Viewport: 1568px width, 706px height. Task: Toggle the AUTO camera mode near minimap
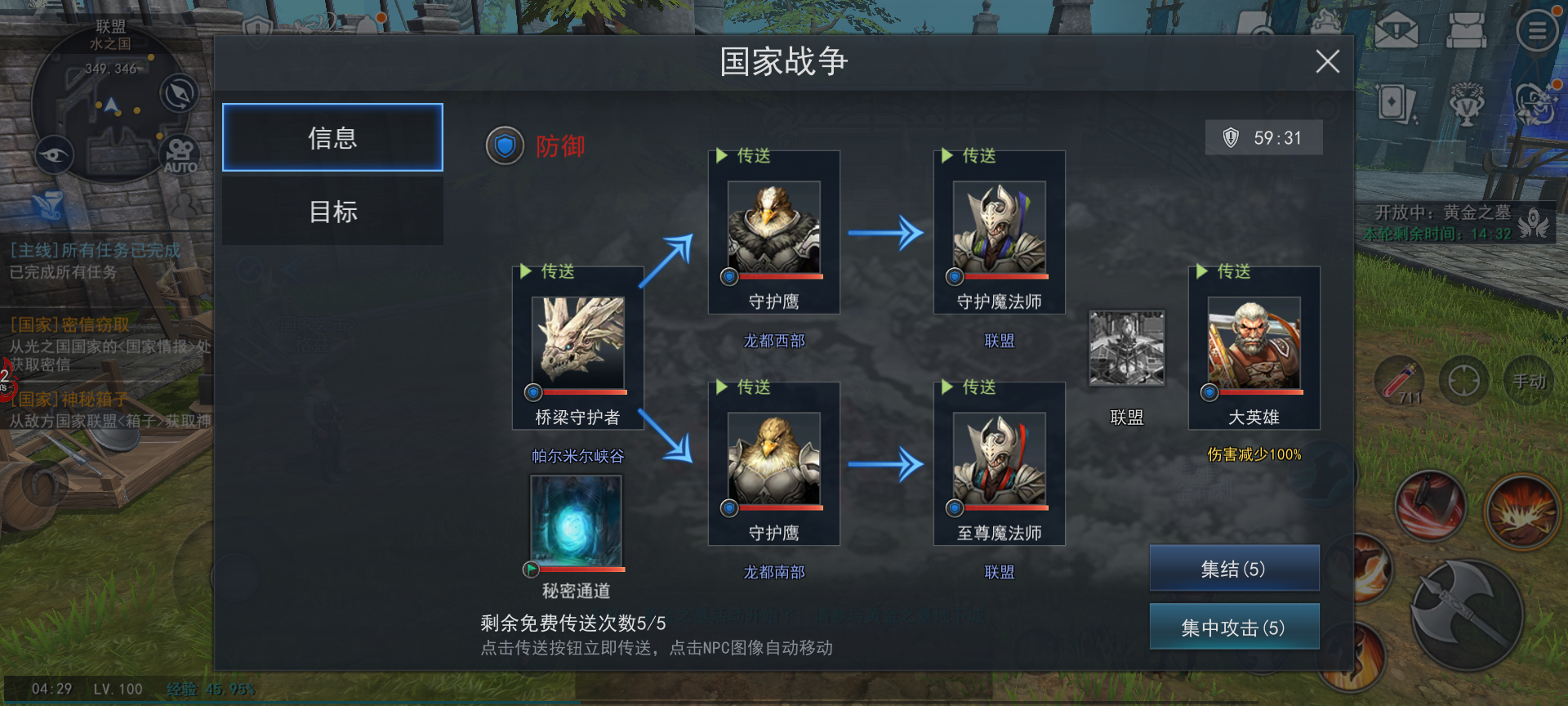click(179, 155)
